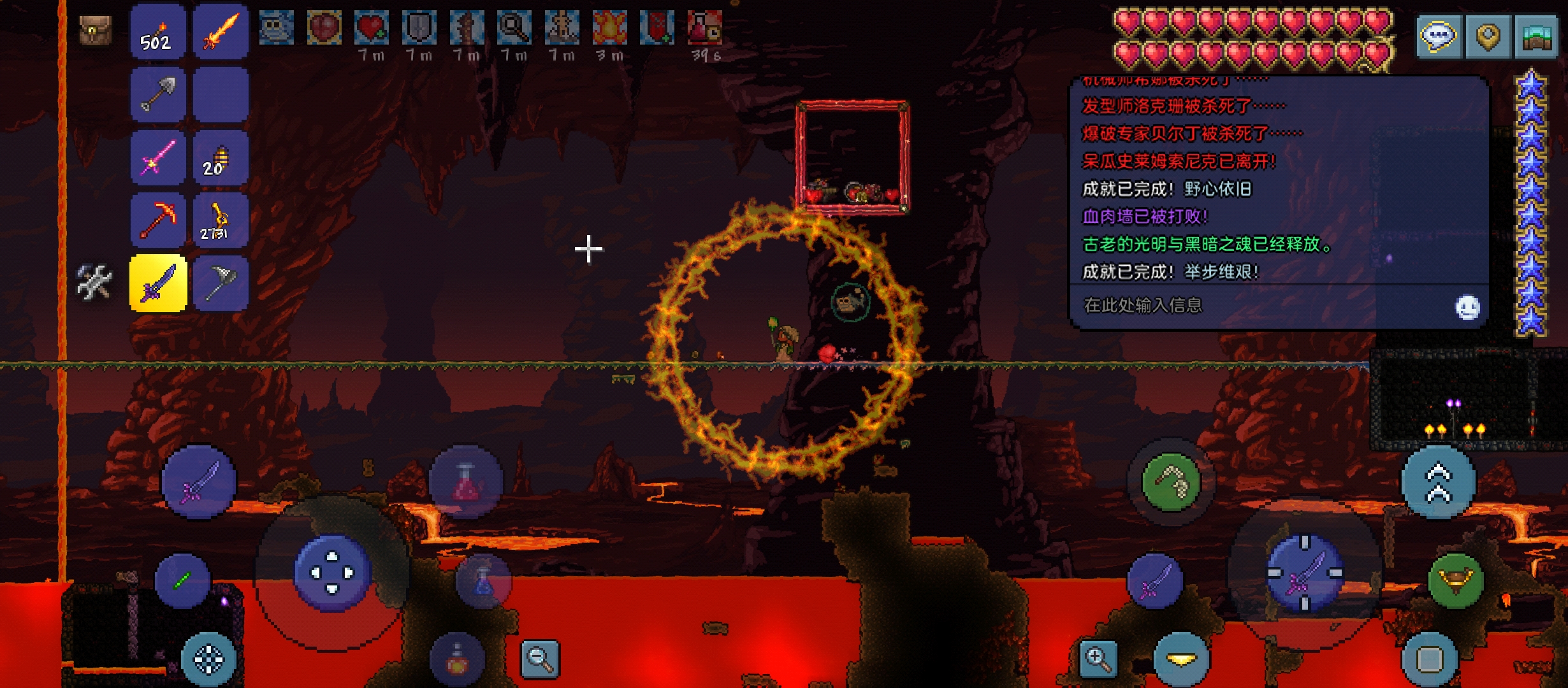Use the red healing potion quick button
The image size is (1568, 688).
click(466, 482)
